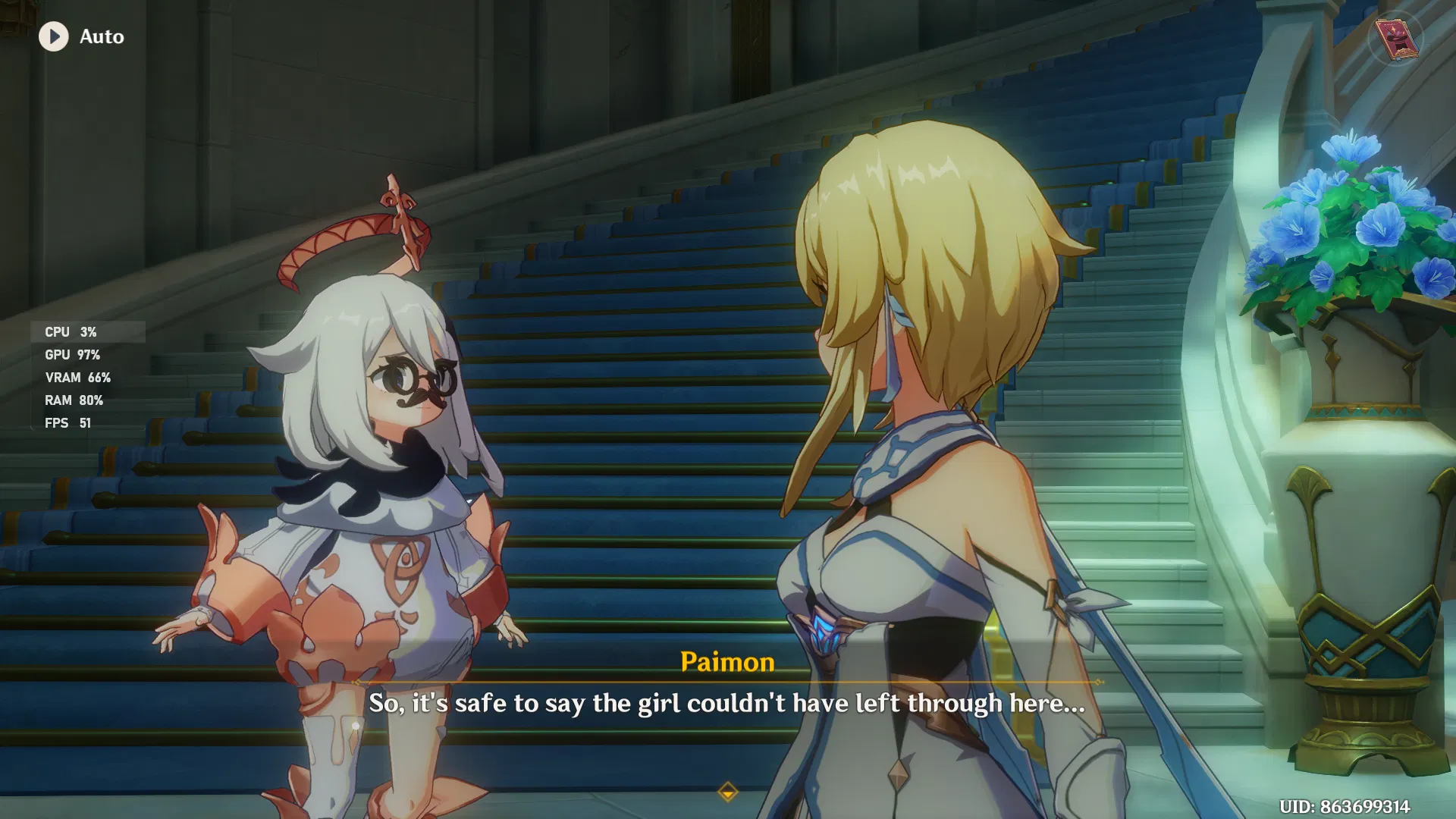Click the GPU 97% stat line
Screen dimensions: 1456x819
tap(72, 354)
